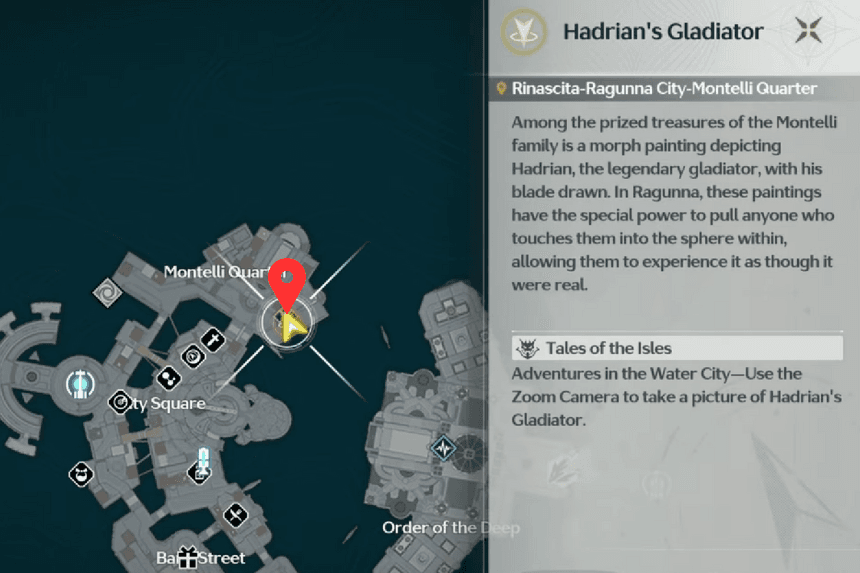Open the glowing blue teleporter in the round plaza
This screenshot has height=573, width=860.
[77, 383]
